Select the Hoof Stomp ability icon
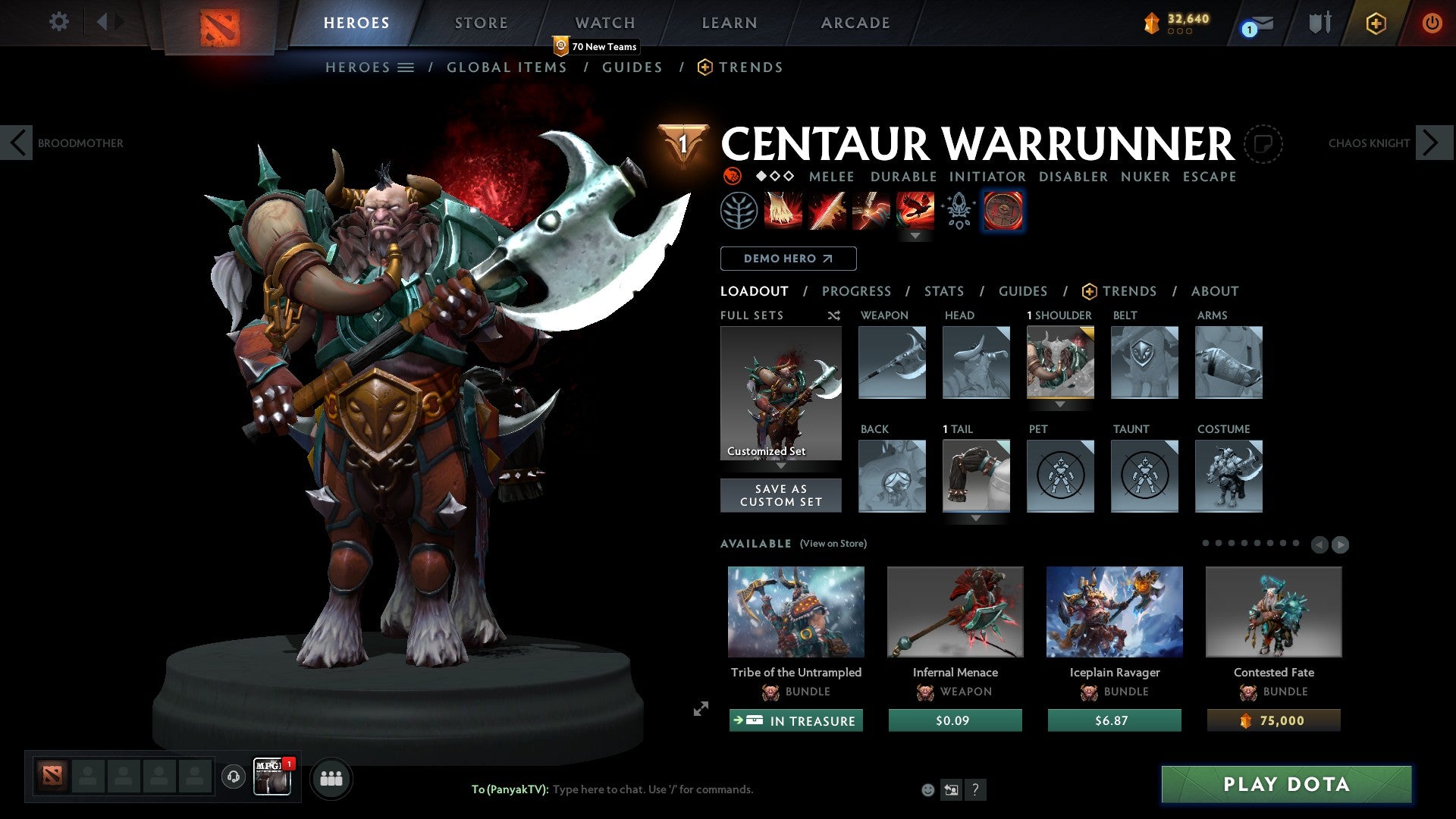The image size is (1456, 819). click(782, 212)
